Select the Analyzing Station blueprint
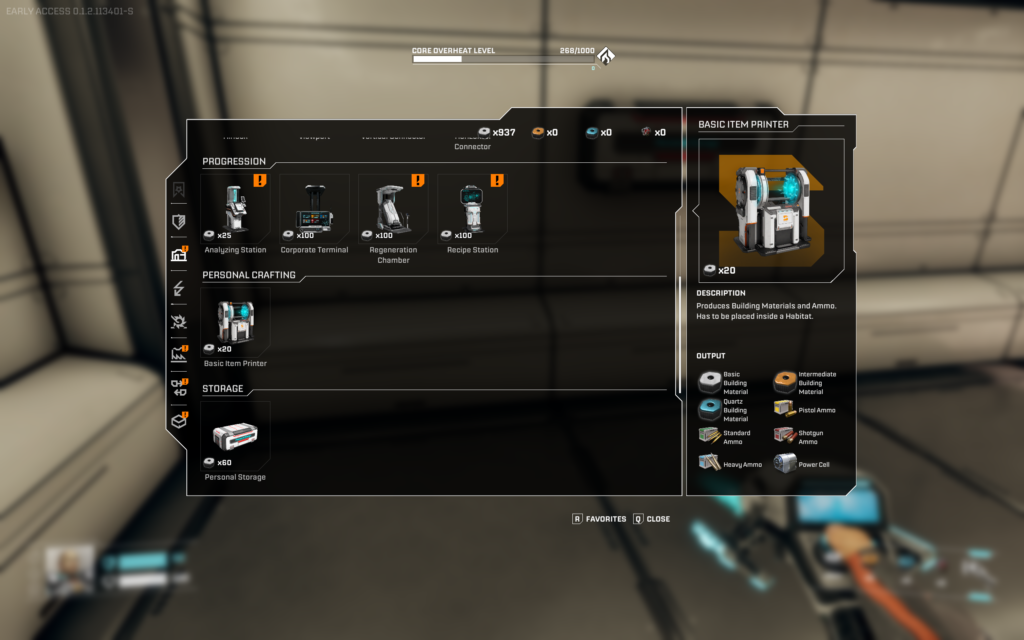 point(235,208)
